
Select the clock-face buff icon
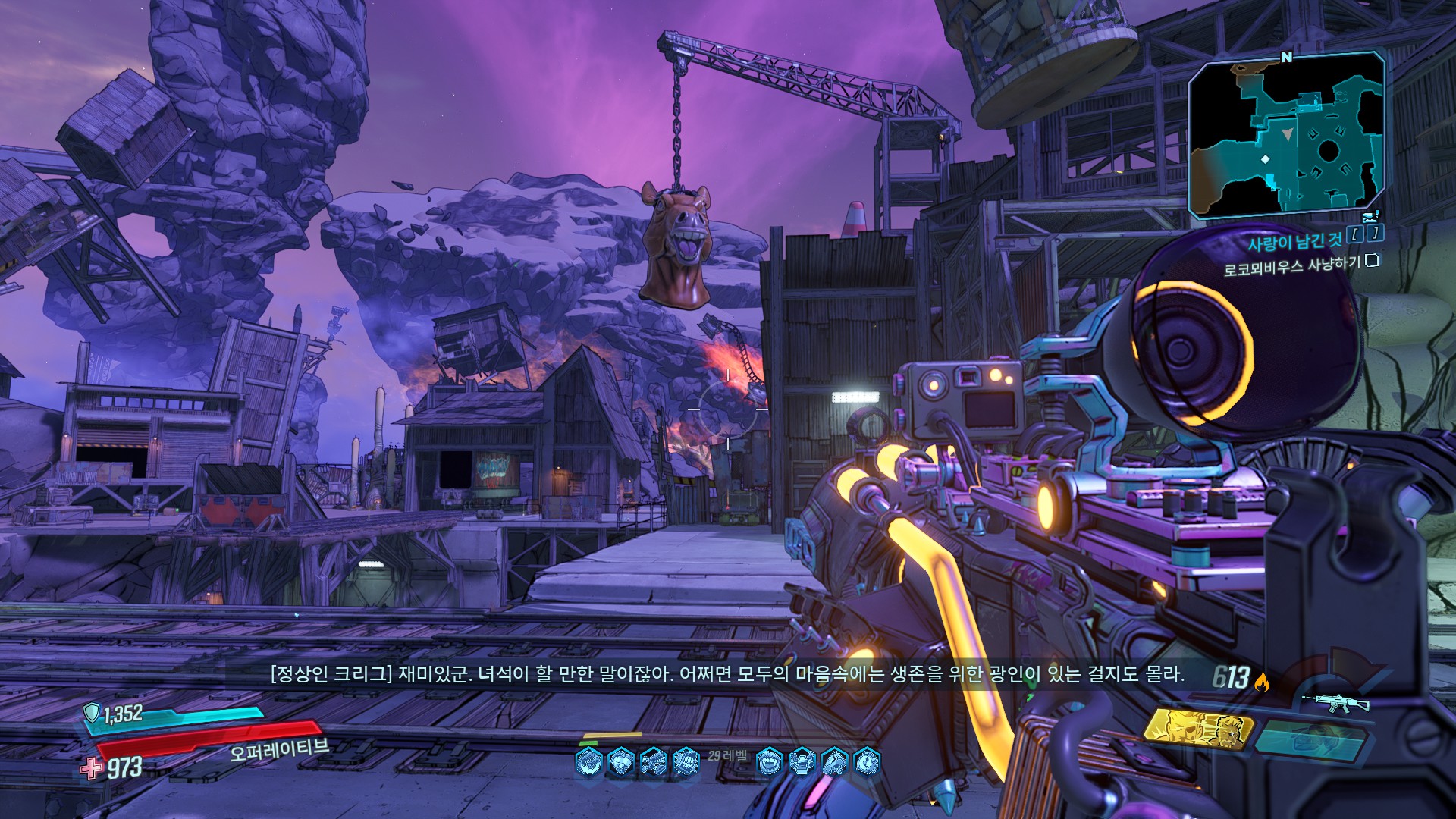coord(867,761)
